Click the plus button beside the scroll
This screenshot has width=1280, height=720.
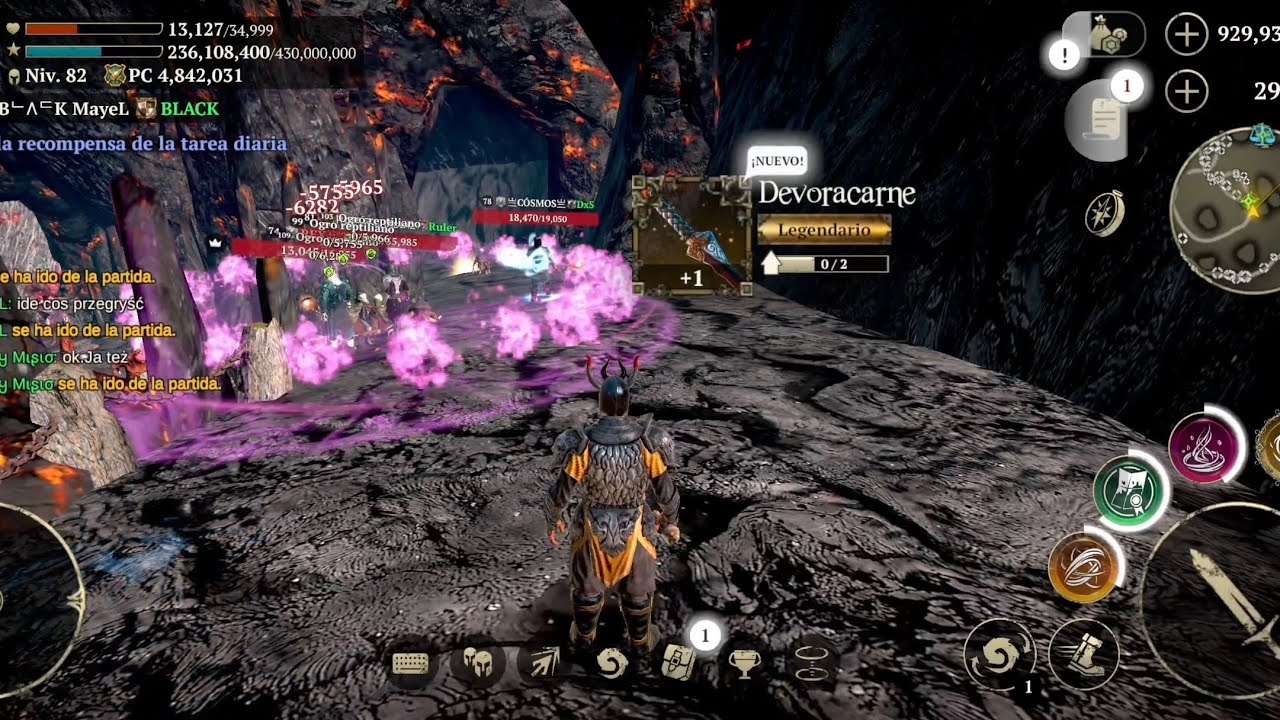click(x=1186, y=92)
